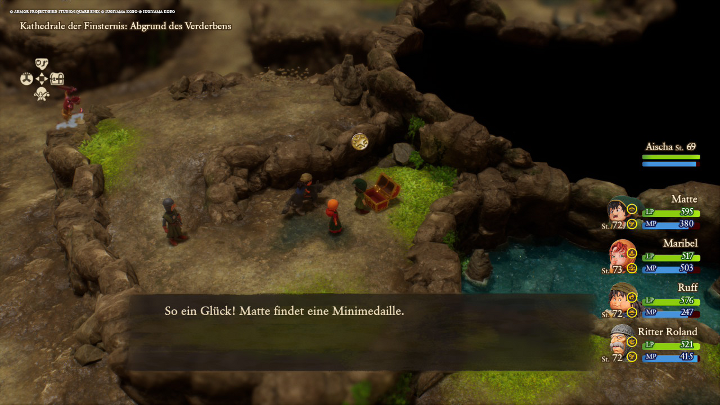The height and width of the screenshot is (405, 720).
Task: Activate the paw print shortcut icon
Action: point(27,77)
